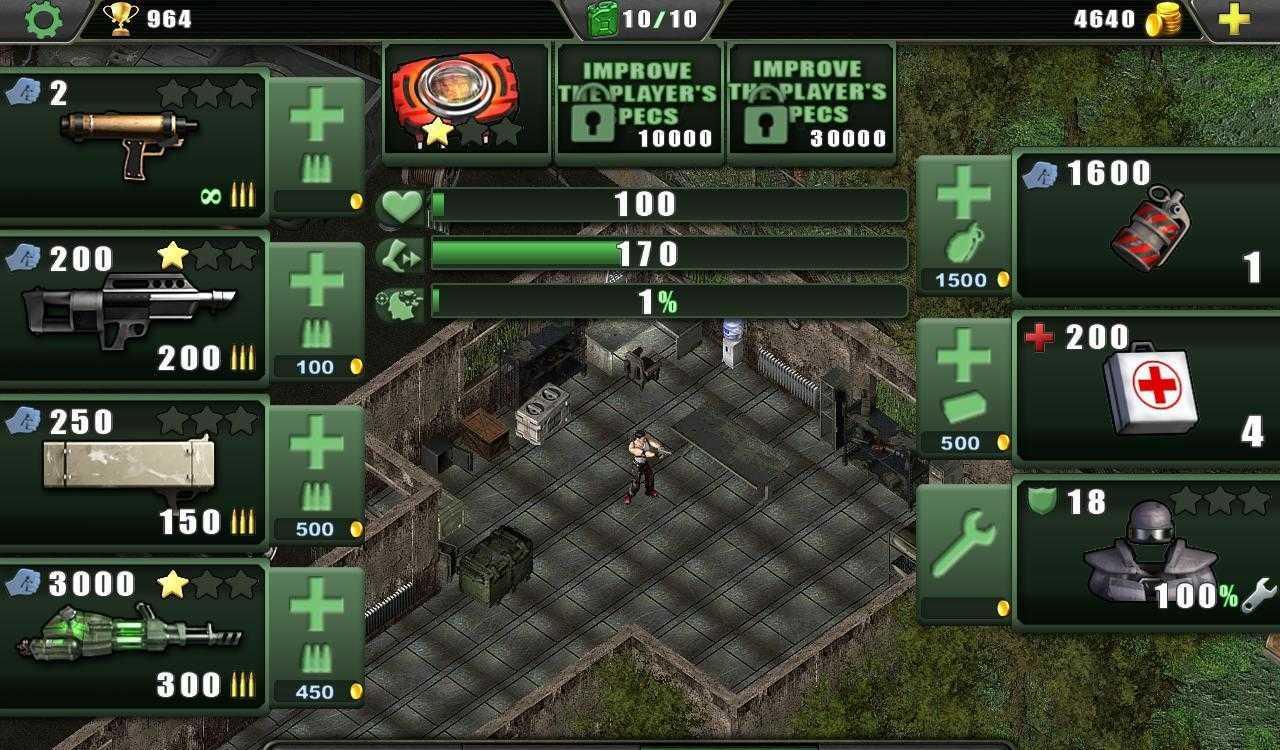Select the black shotgun weapon slot
1280x750 pixels.
click(134, 308)
